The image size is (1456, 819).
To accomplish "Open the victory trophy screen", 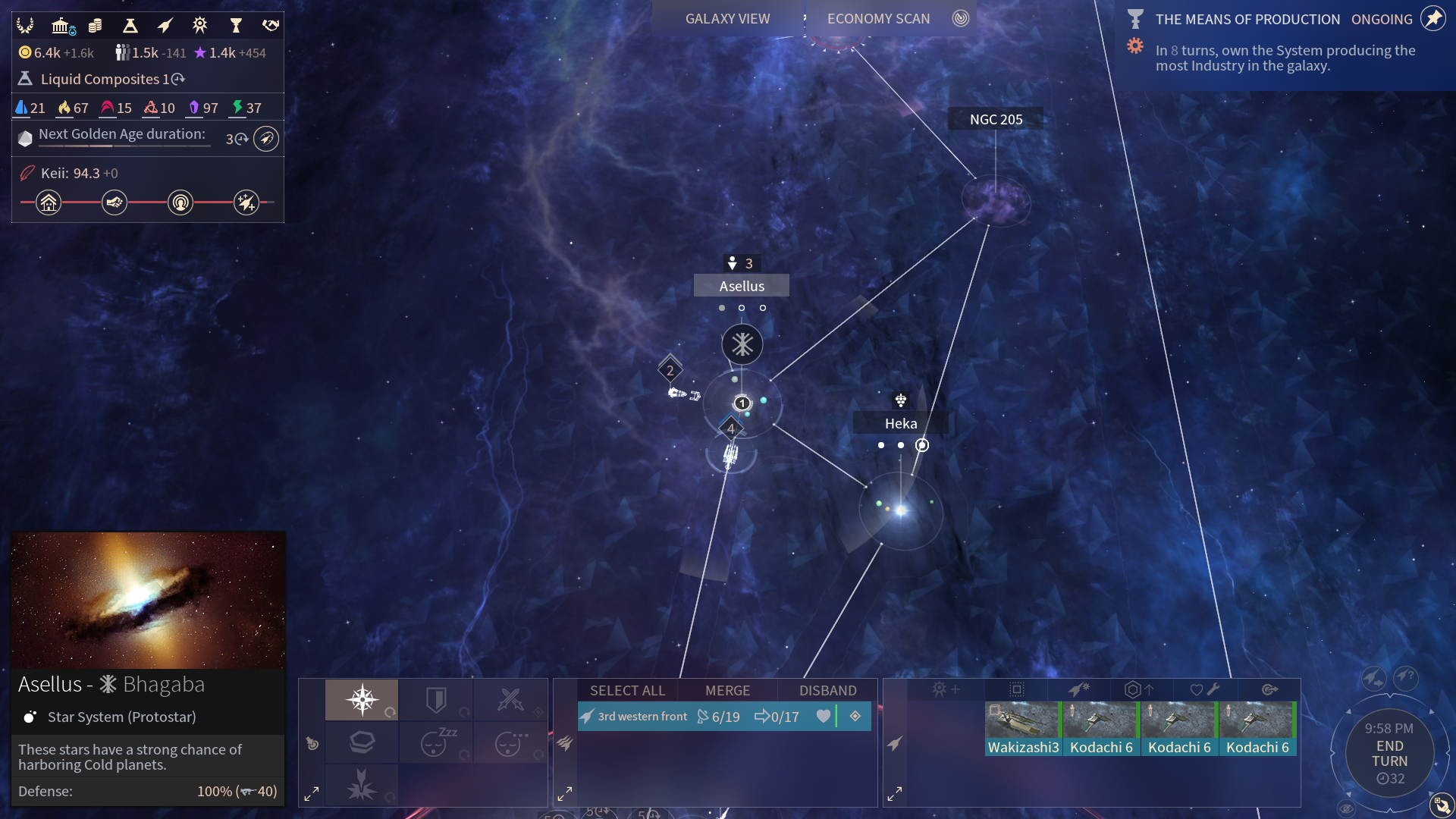I will click(x=236, y=26).
